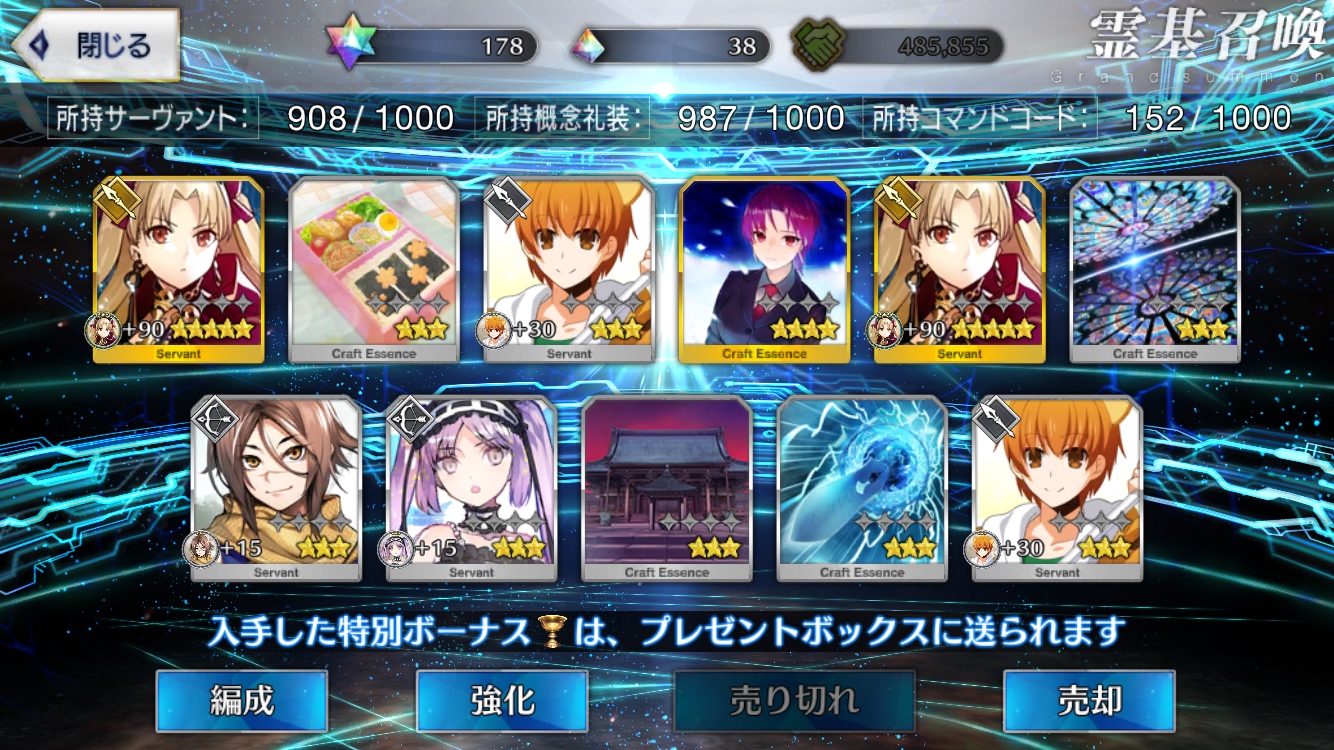
Task: Select the purple twin-tail Archer servant card
Action: pos(471,488)
